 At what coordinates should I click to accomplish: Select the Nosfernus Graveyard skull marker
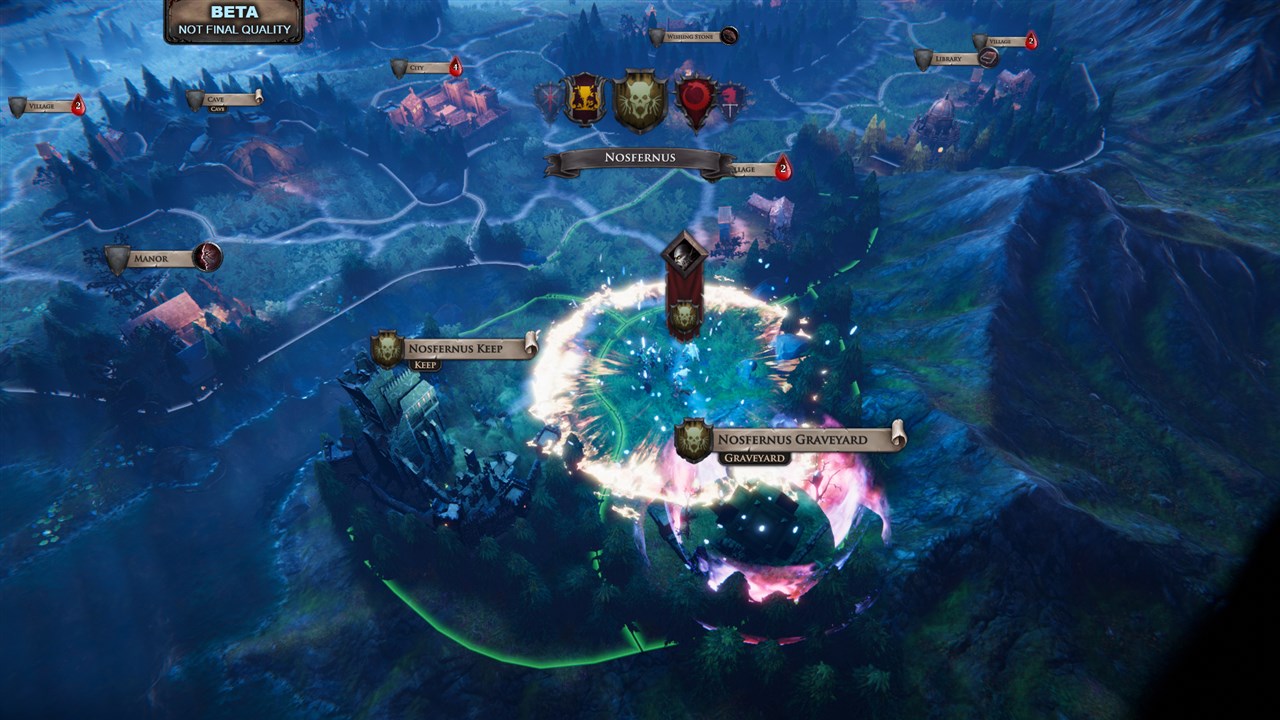click(x=693, y=440)
